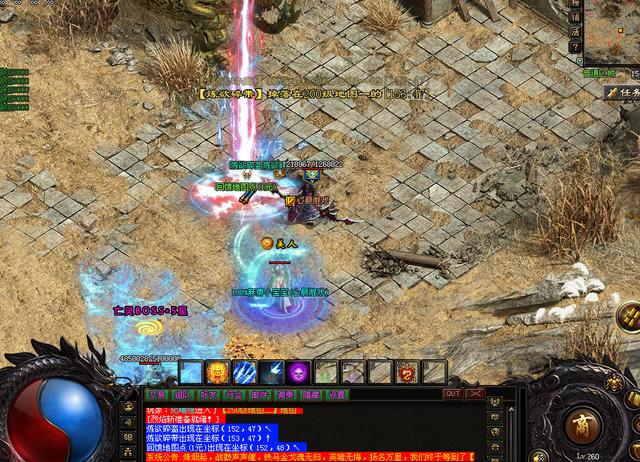Click the gold ingots icon
Viewport: 640px width, 462px height.
[629, 318]
